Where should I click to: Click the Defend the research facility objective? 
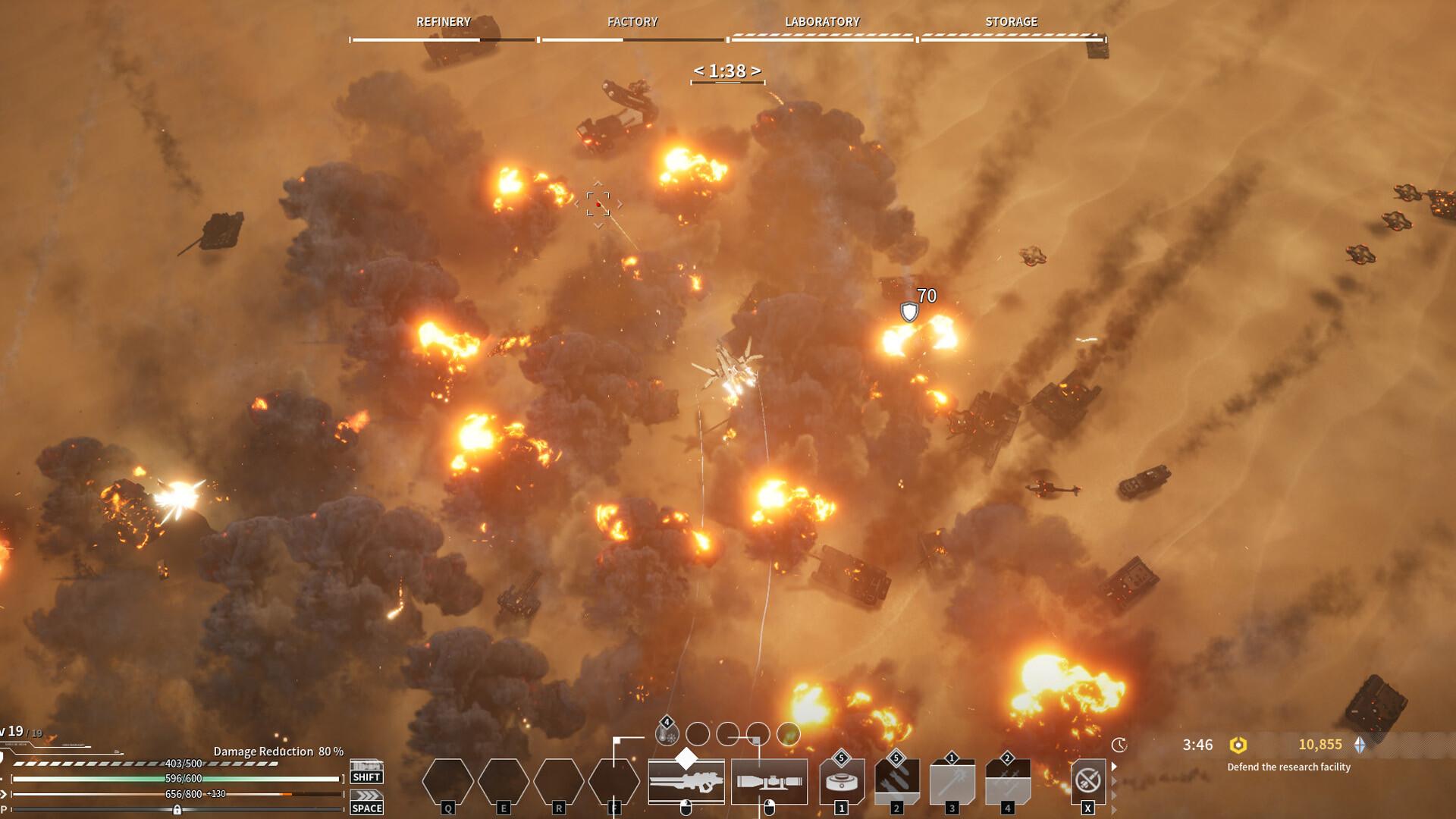(x=1288, y=767)
